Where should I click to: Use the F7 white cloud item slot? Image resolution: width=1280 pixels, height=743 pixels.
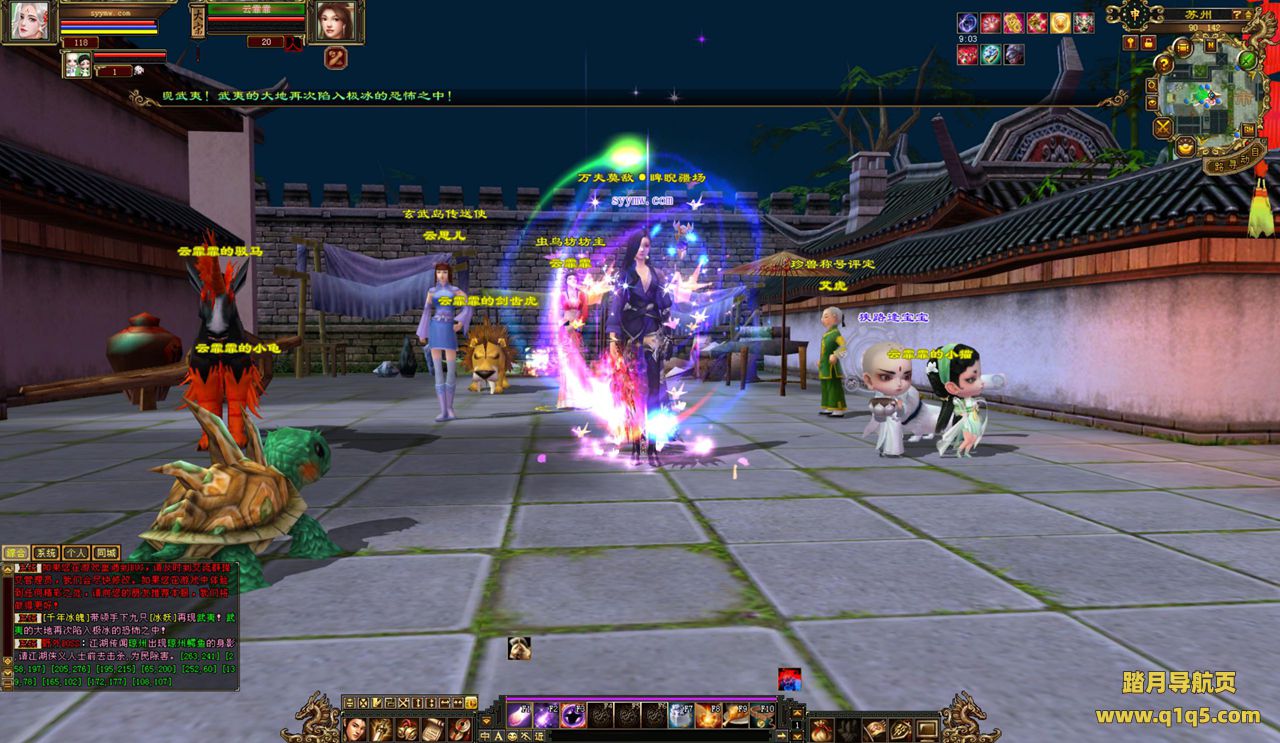click(681, 715)
